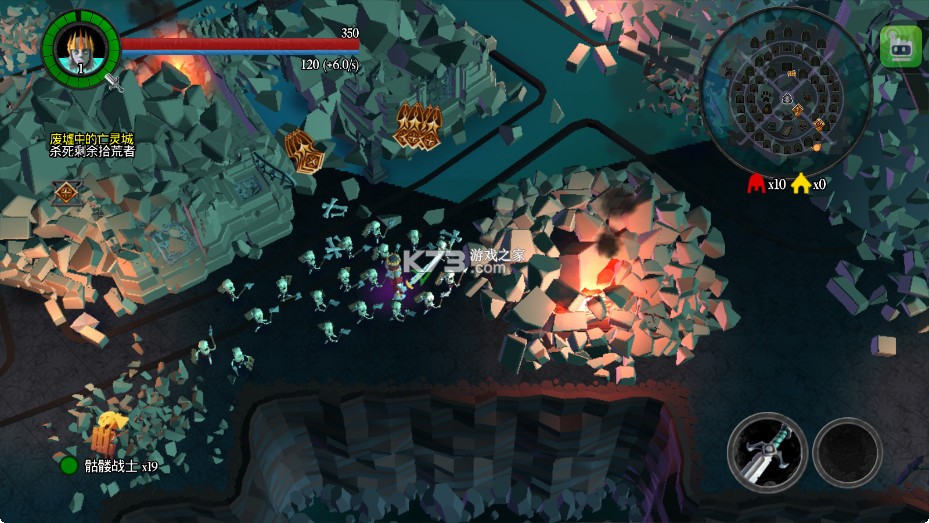Open the green robot menu button
The image size is (929, 523).
coord(900,46)
